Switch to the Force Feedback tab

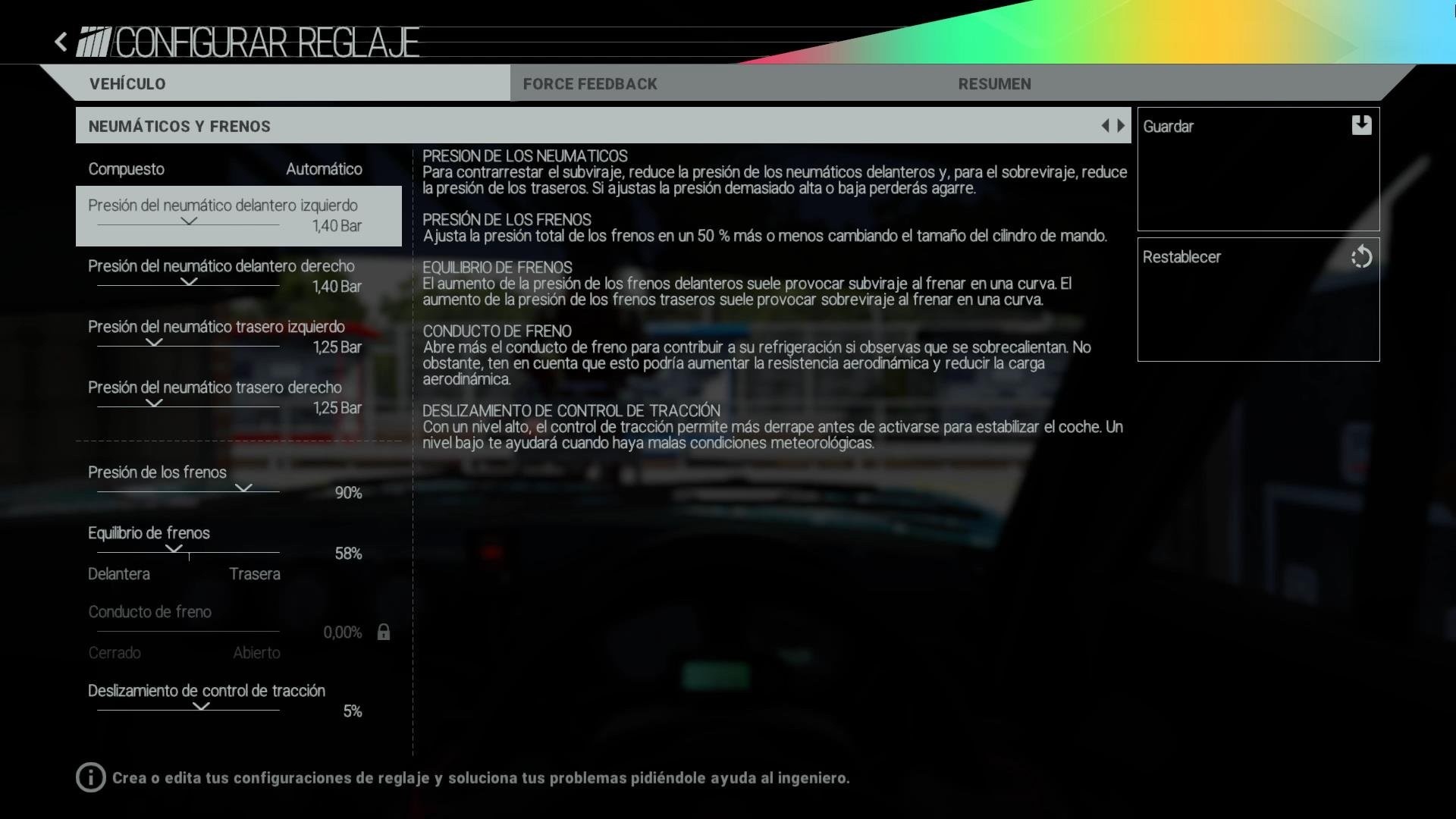(x=590, y=83)
